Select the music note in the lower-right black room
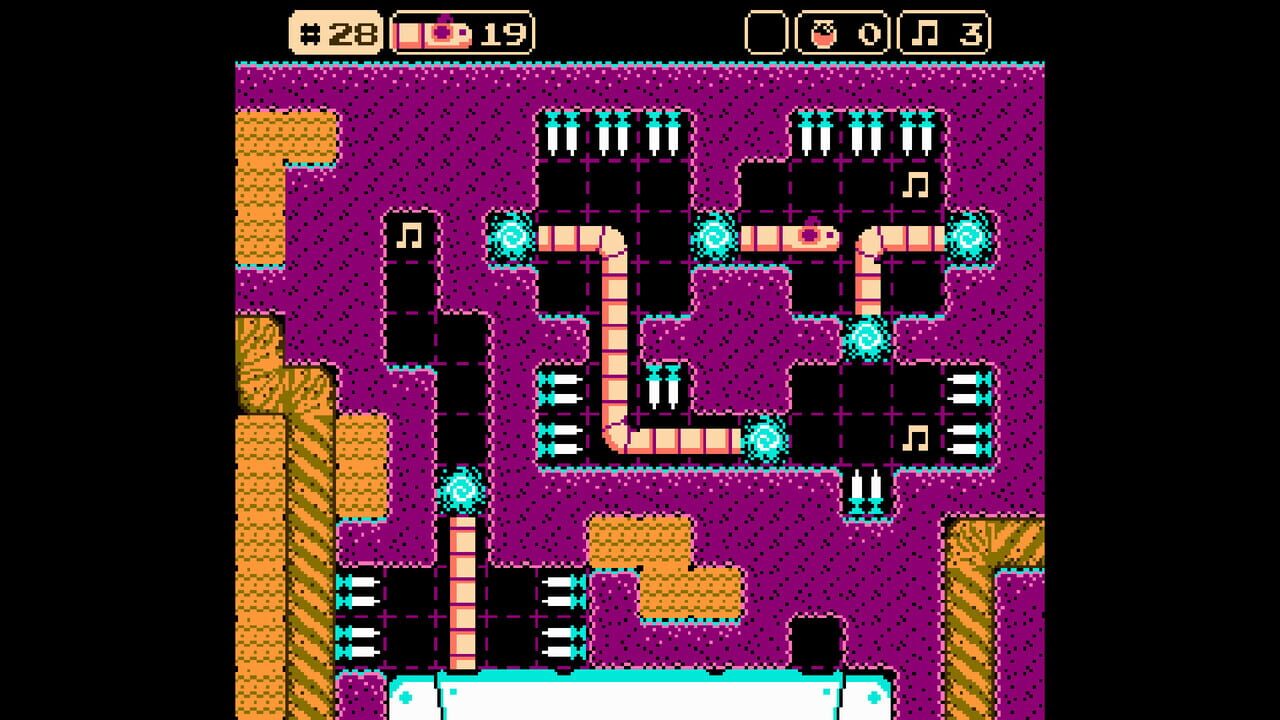 [915, 436]
